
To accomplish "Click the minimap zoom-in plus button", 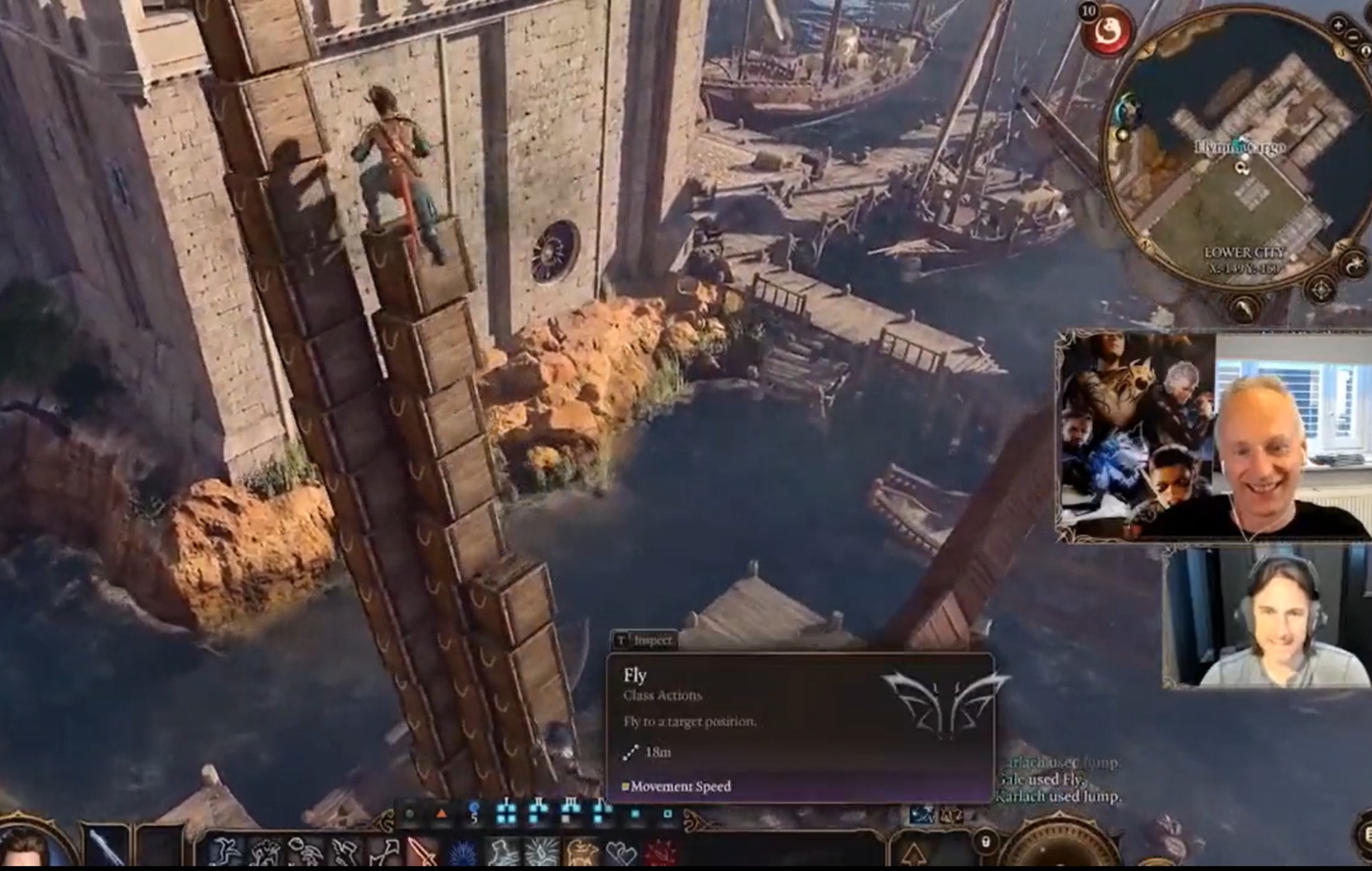I will [1338, 26].
